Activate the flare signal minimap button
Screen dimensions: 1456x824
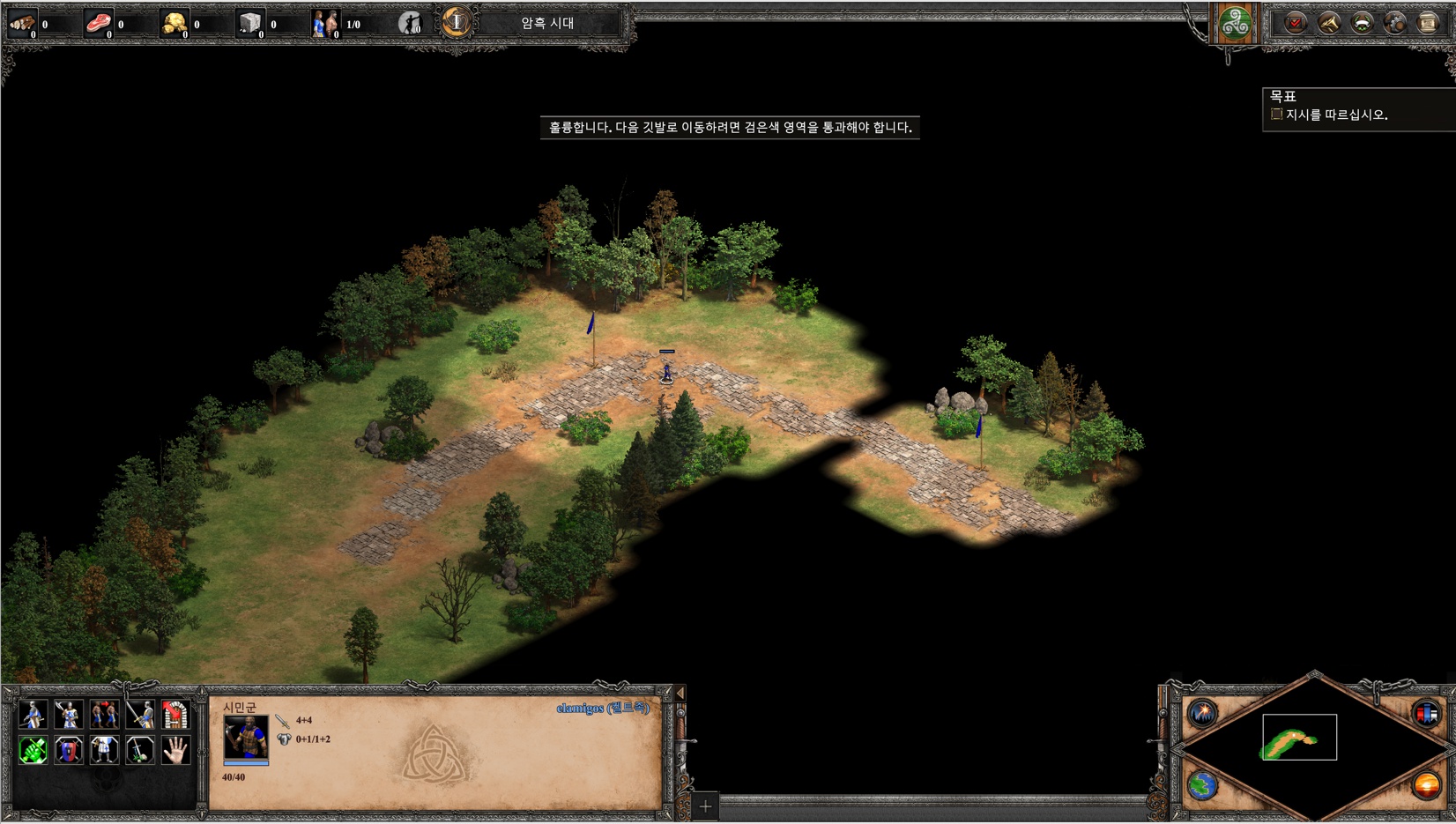click(x=1202, y=713)
